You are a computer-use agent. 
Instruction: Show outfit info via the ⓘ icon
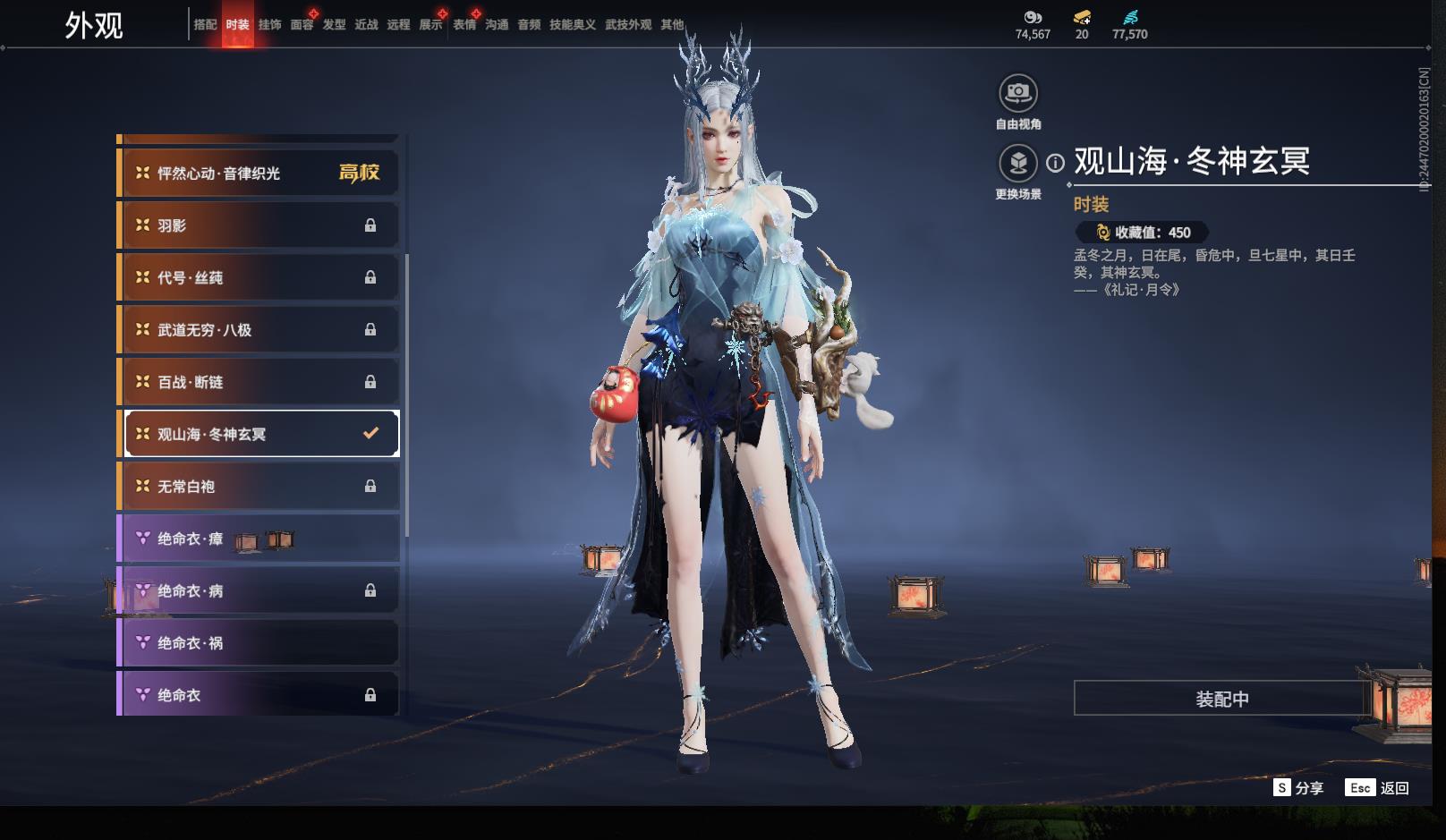1056,163
